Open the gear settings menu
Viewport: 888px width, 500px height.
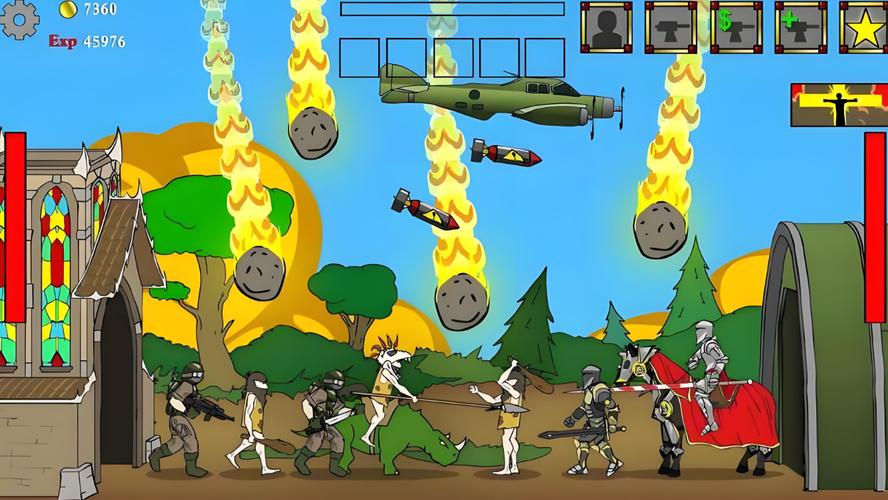coord(20,20)
